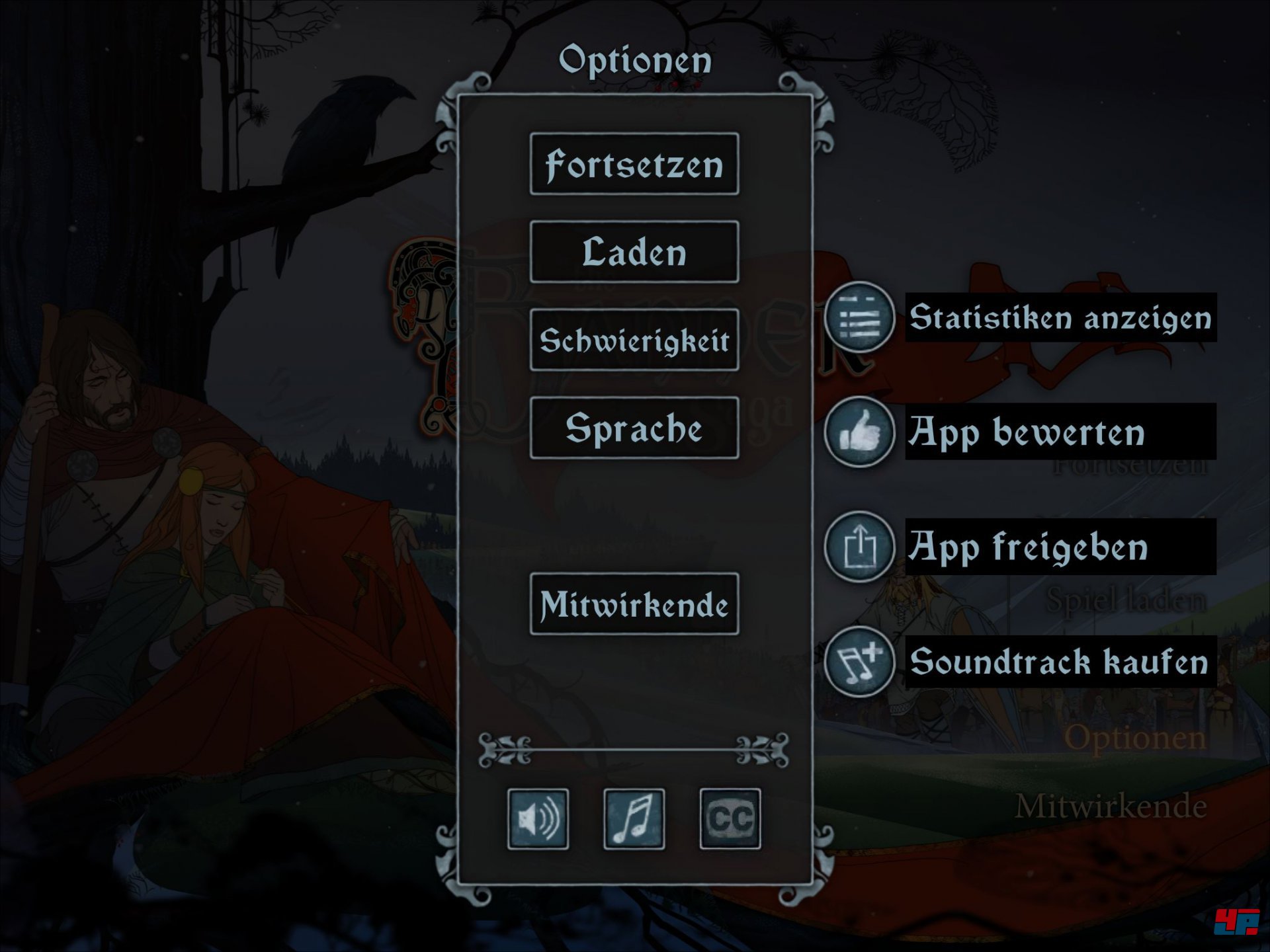Toggle subtitles with the CC icon
The height and width of the screenshot is (952, 1270).
tap(730, 818)
